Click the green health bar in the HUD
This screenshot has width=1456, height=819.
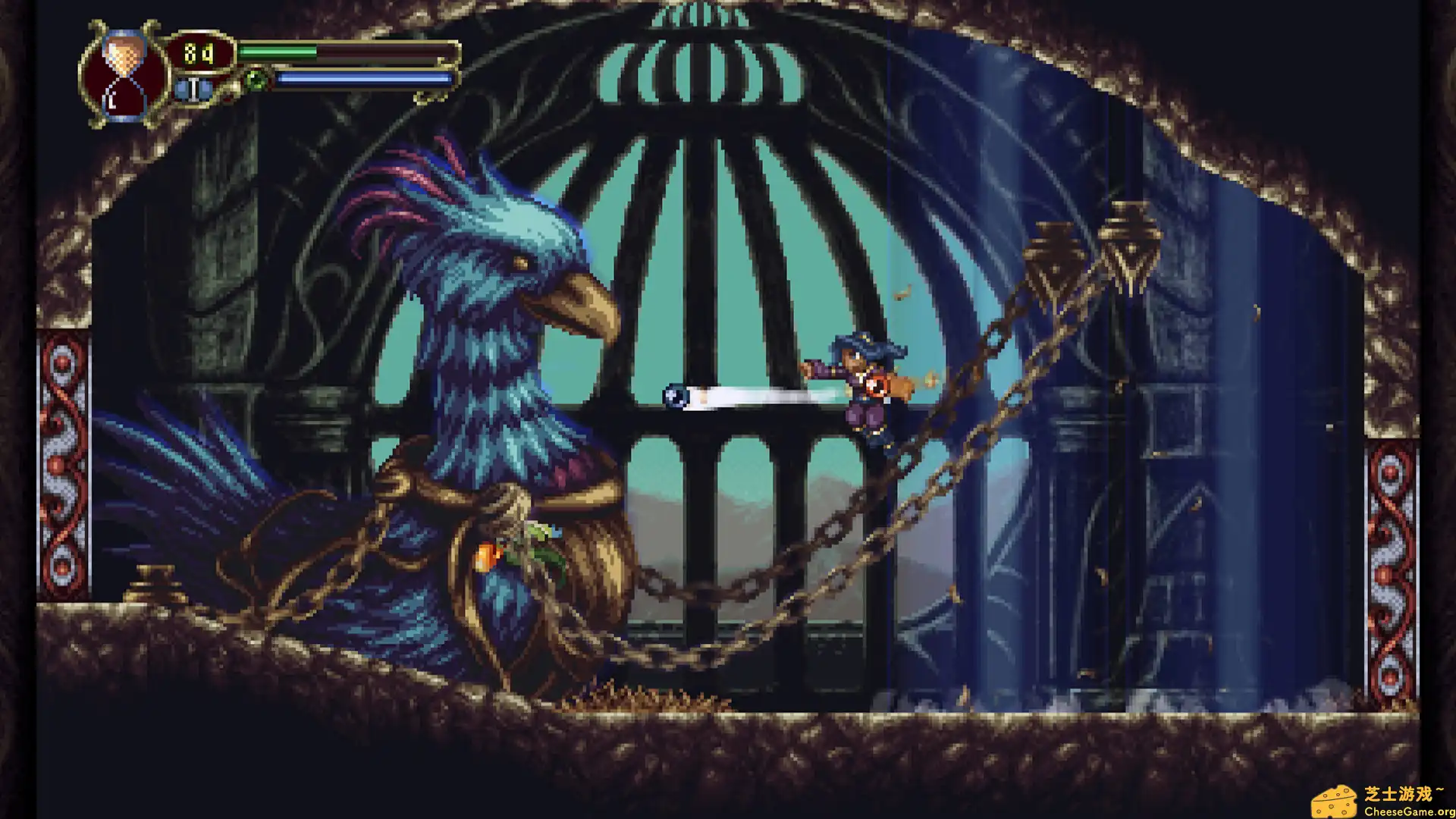[277, 51]
